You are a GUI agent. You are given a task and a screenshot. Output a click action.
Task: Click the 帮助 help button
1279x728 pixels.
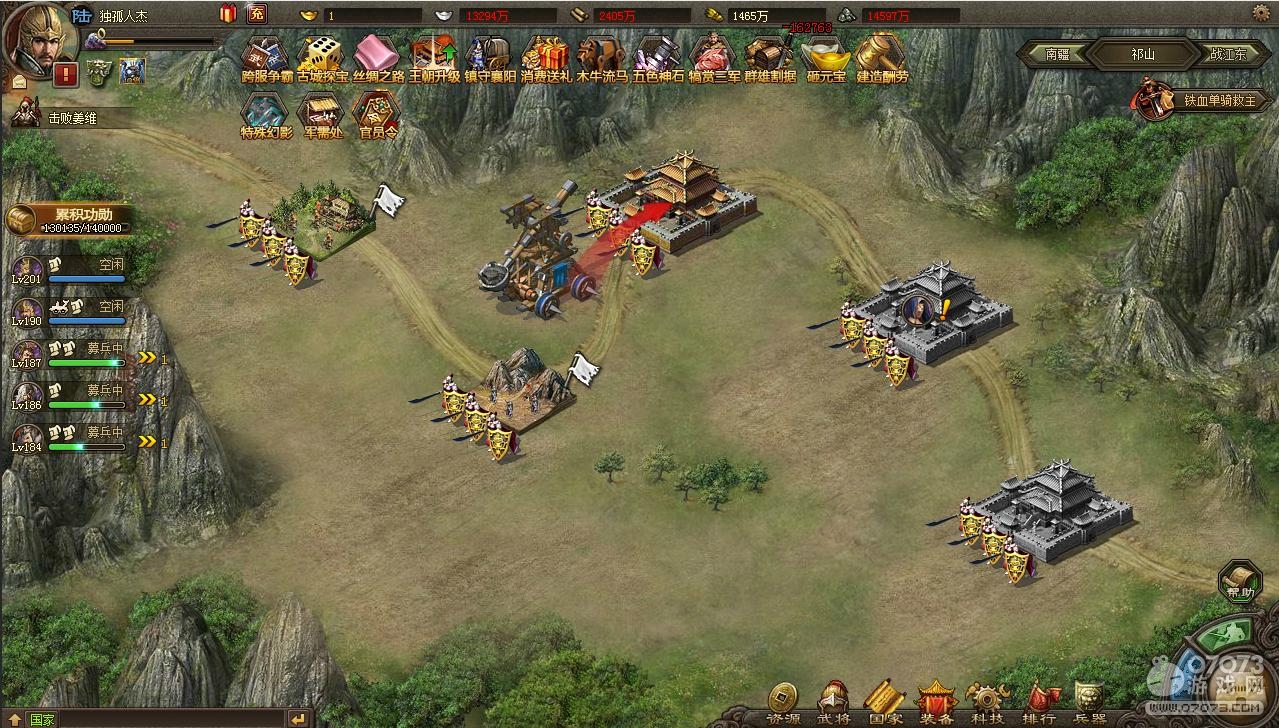(1240, 580)
